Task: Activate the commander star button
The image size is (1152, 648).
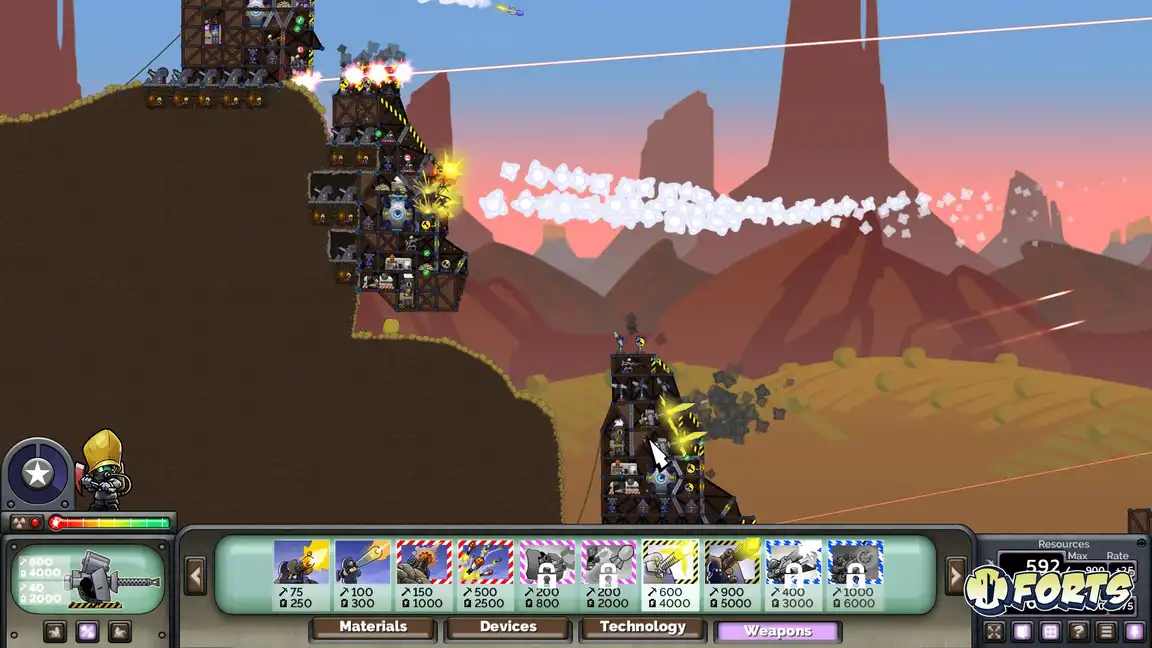Action: coord(37,473)
